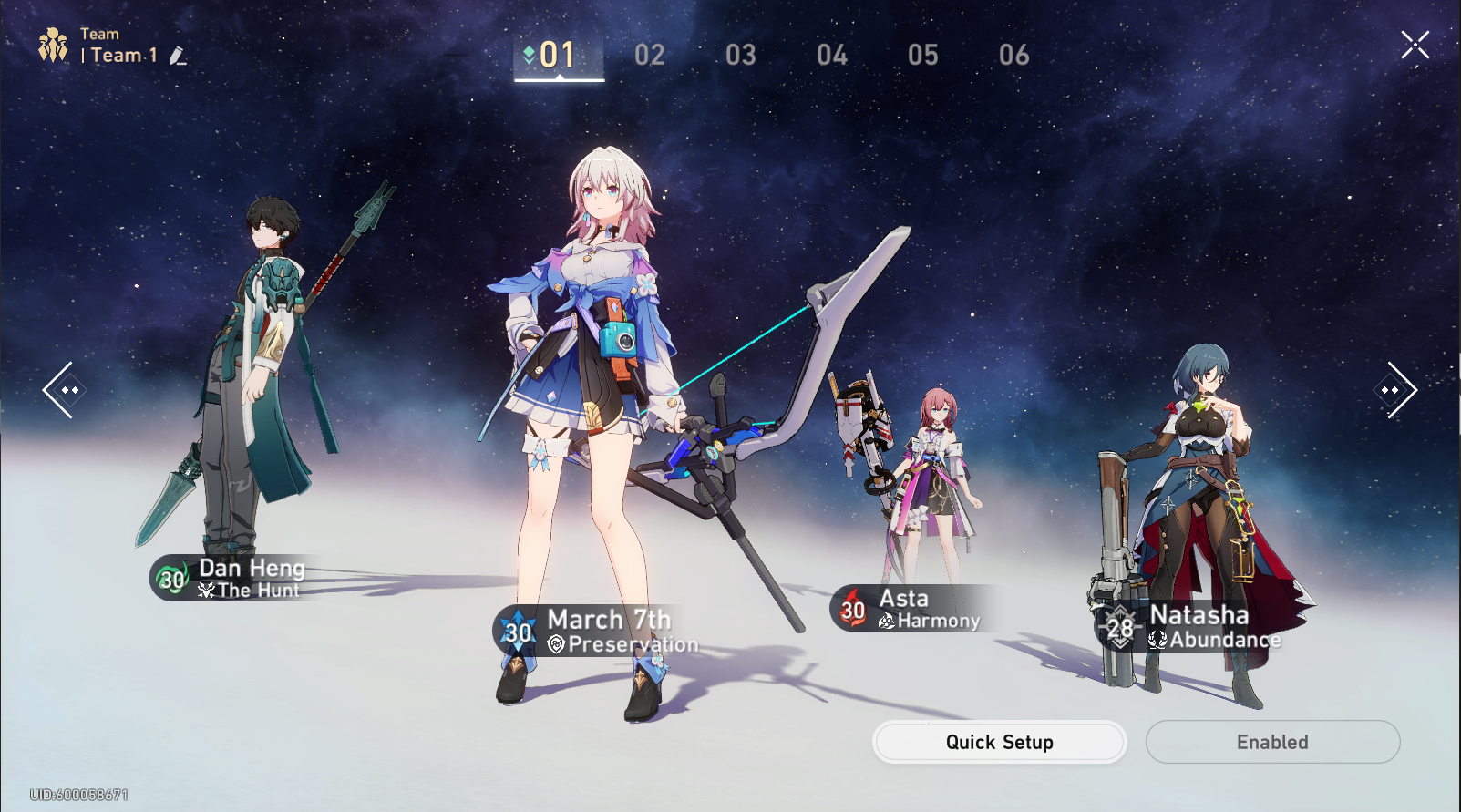The width and height of the screenshot is (1461, 812).
Task: Toggle the Enabled option
Action: 1272,742
